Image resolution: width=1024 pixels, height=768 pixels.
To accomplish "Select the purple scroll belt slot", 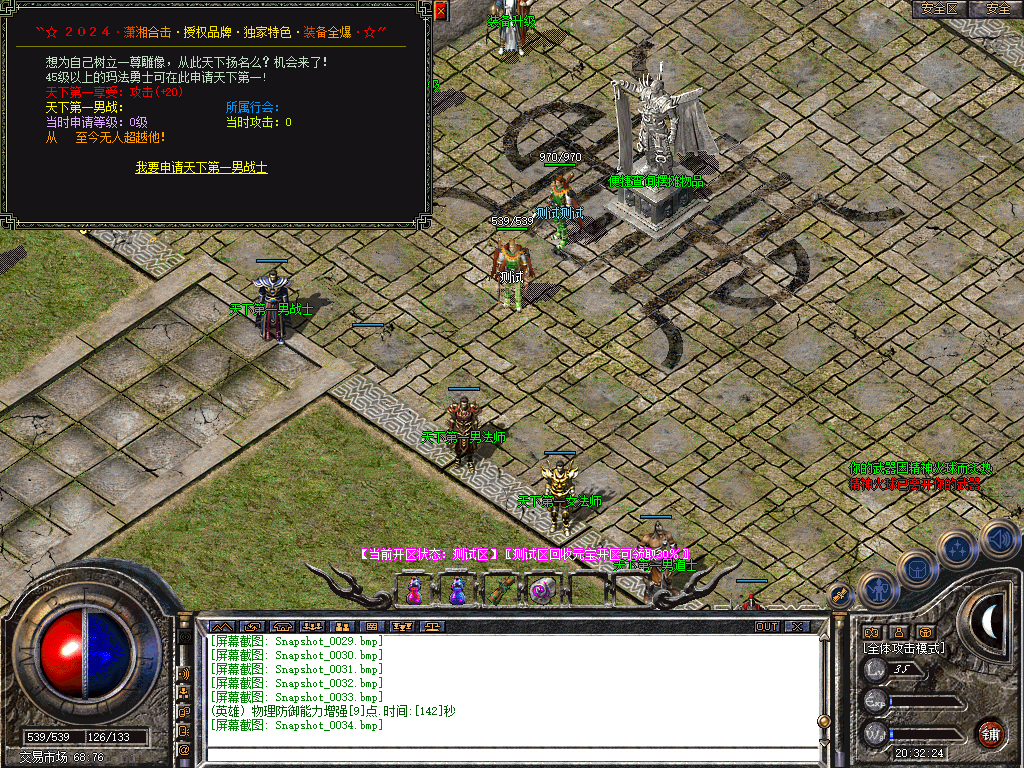I will pos(543,591).
